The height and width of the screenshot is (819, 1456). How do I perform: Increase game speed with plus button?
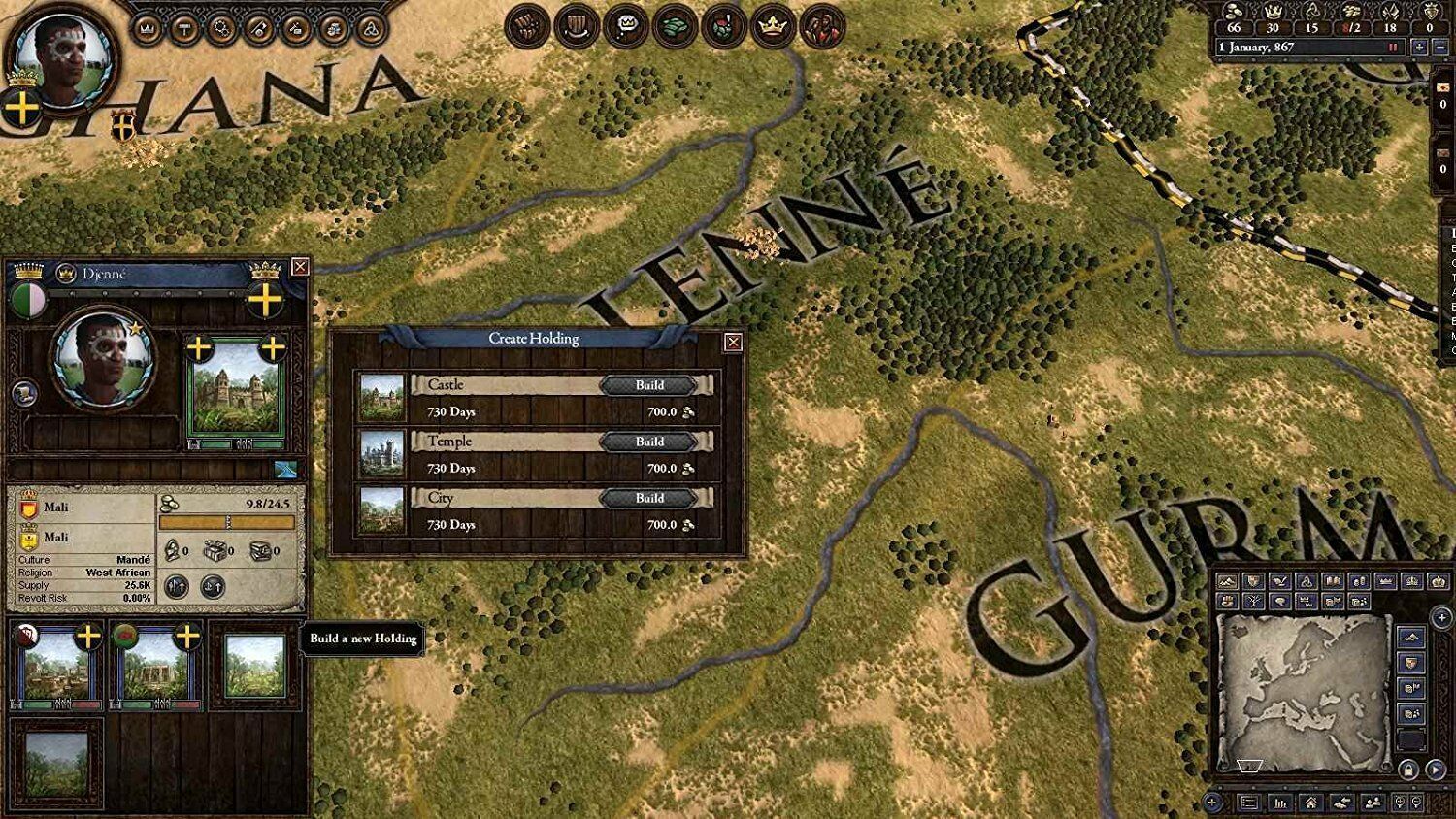(1419, 48)
